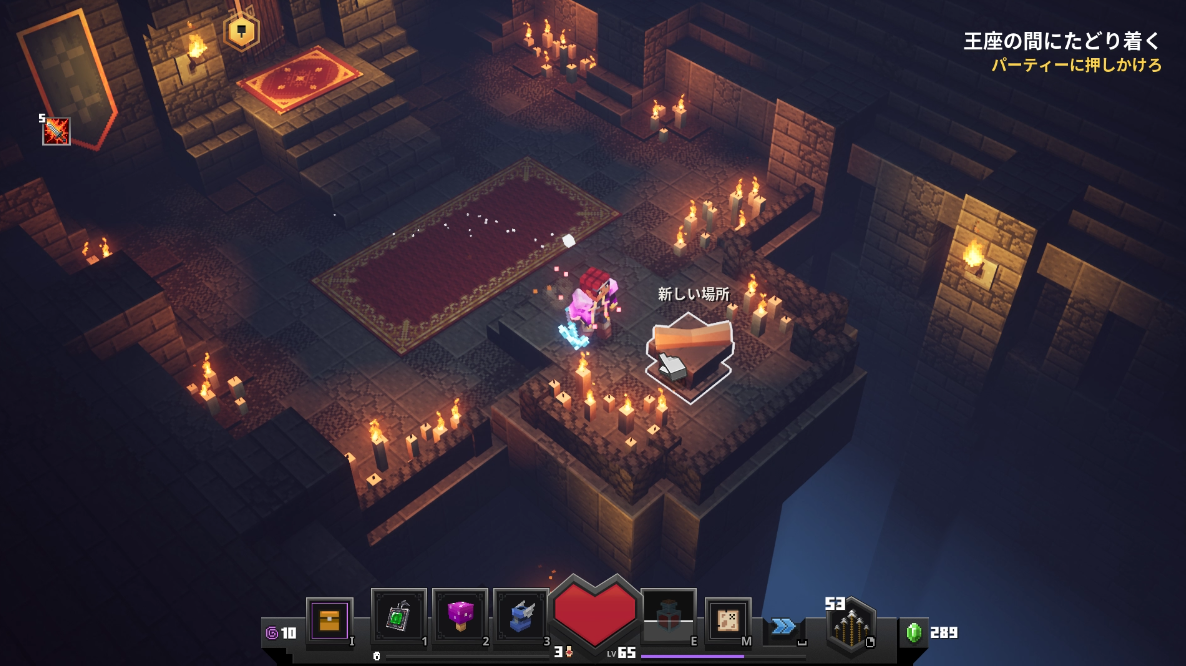Activate the blue arrows dodge roll
The height and width of the screenshot is (666, 1186).
click(783, 626)
